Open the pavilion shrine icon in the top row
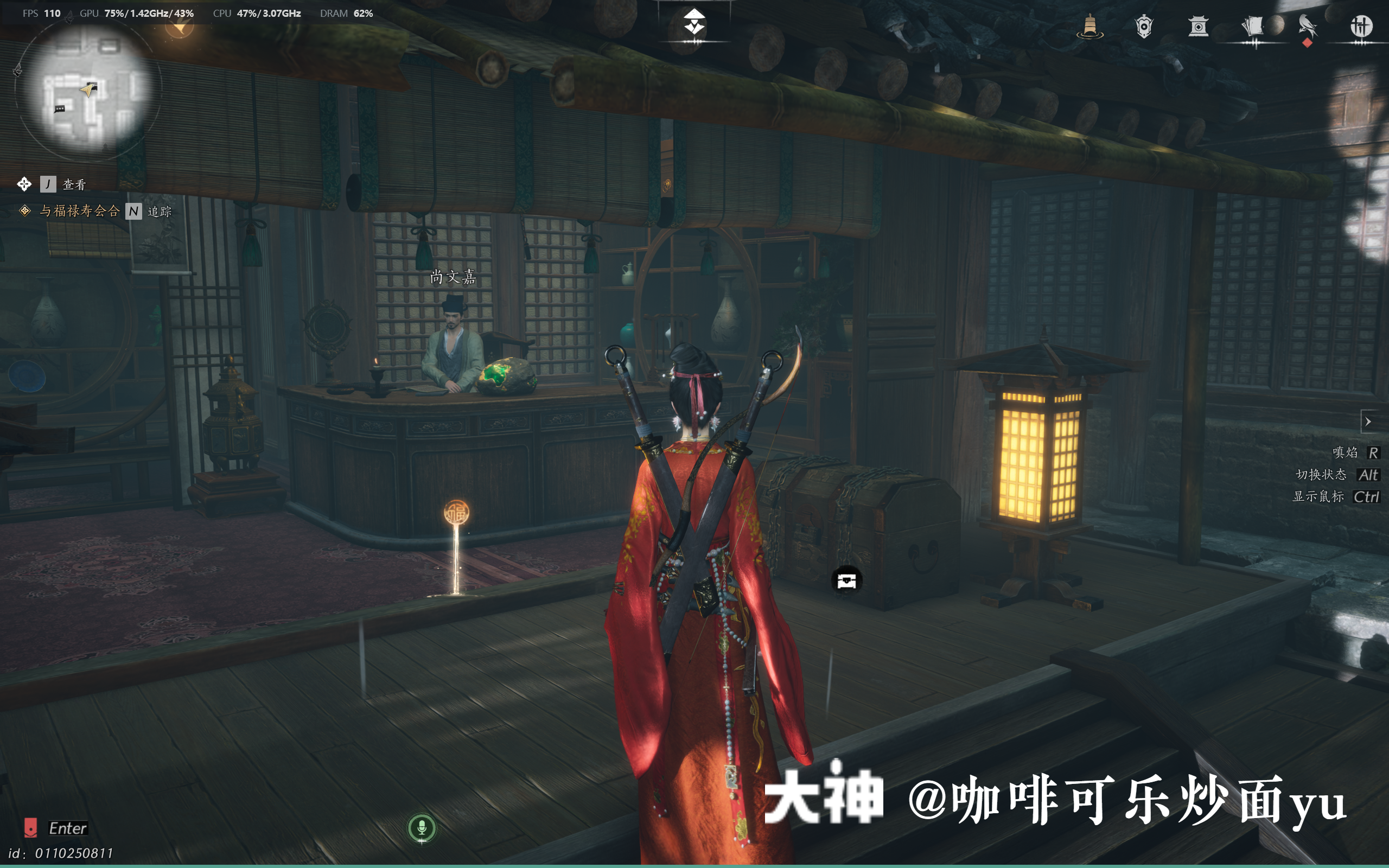1389x868 pixels. [x=1199, y=28]
